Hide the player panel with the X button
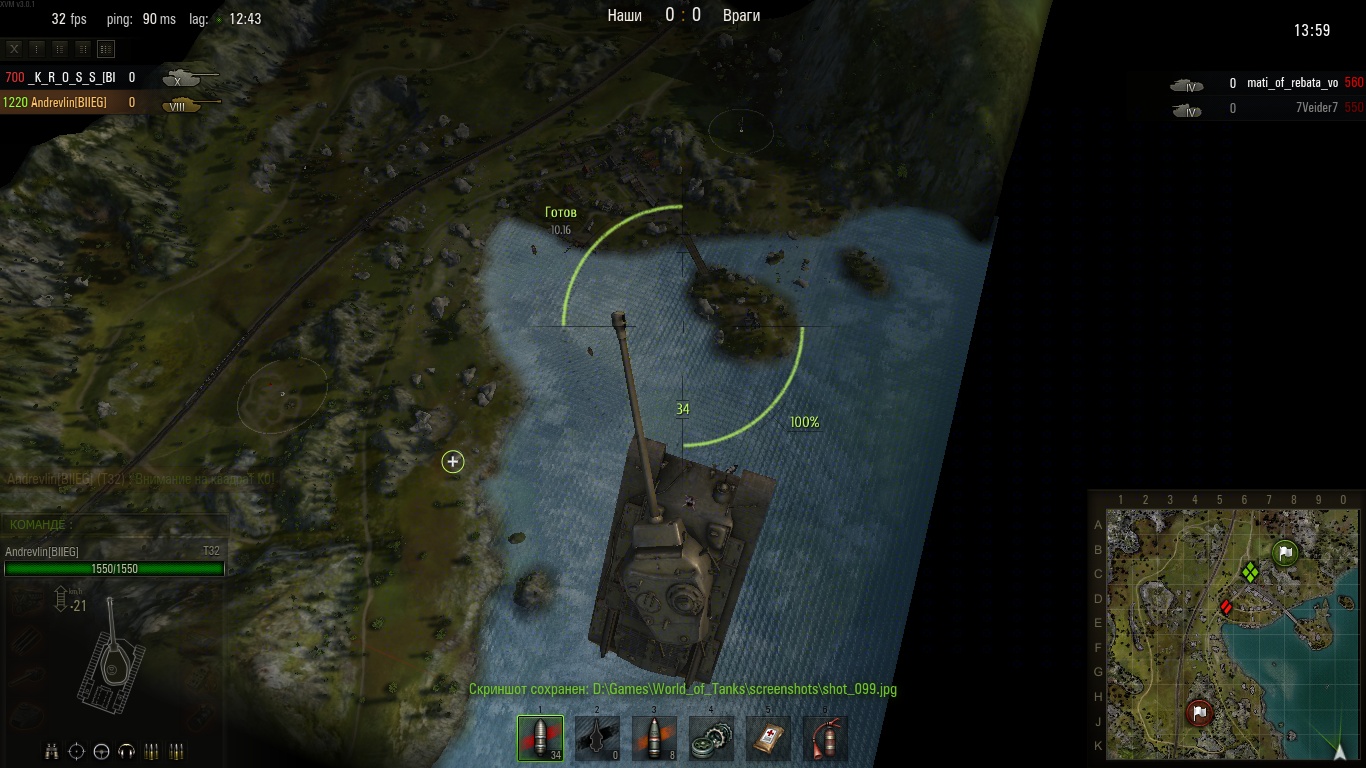This screenshot has height=768, width=1366. click(x=14, y=48)
